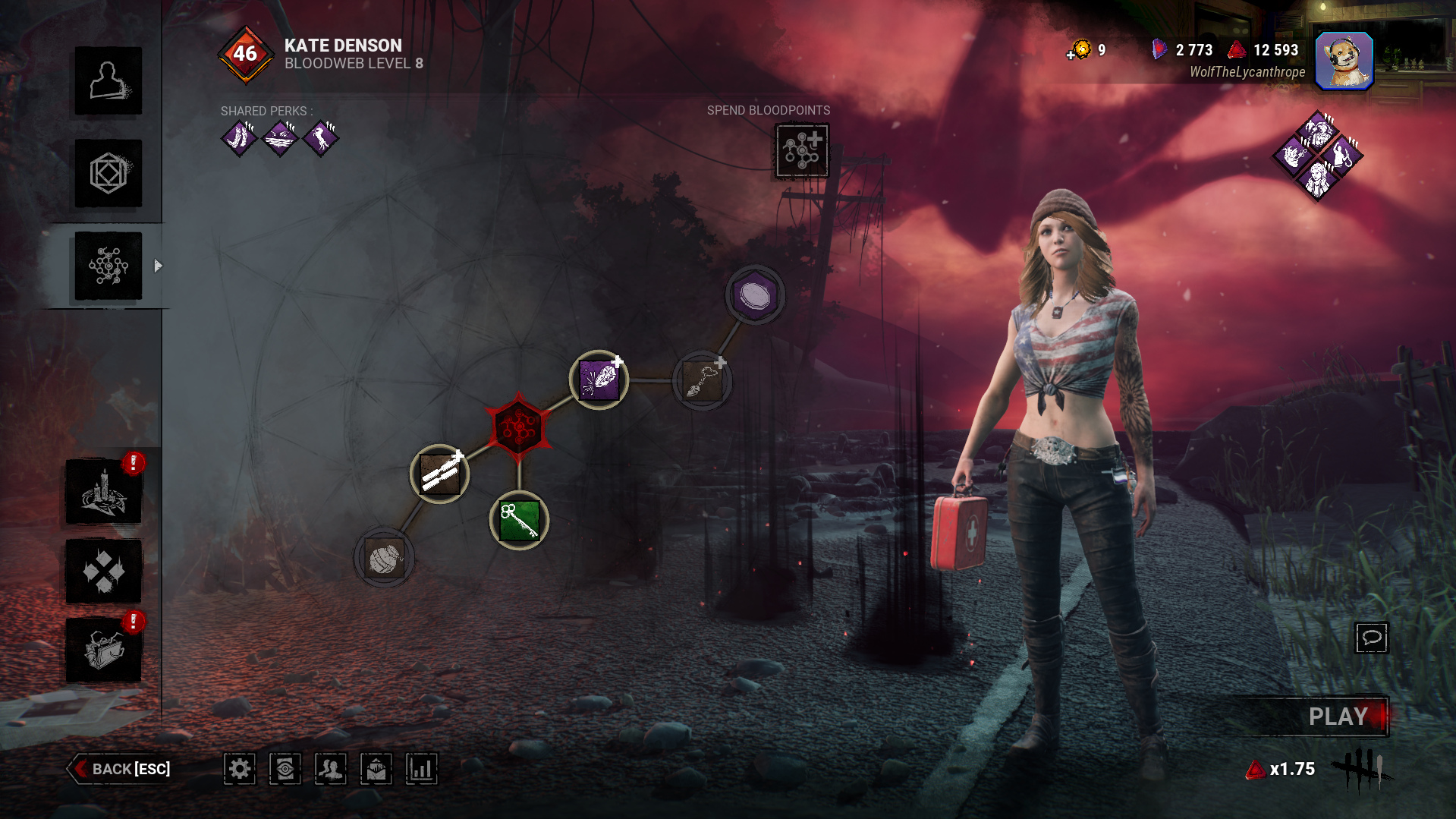Activate the auto-spend bloodpoints button
The image size is (1456, 819).
(802, 151)
